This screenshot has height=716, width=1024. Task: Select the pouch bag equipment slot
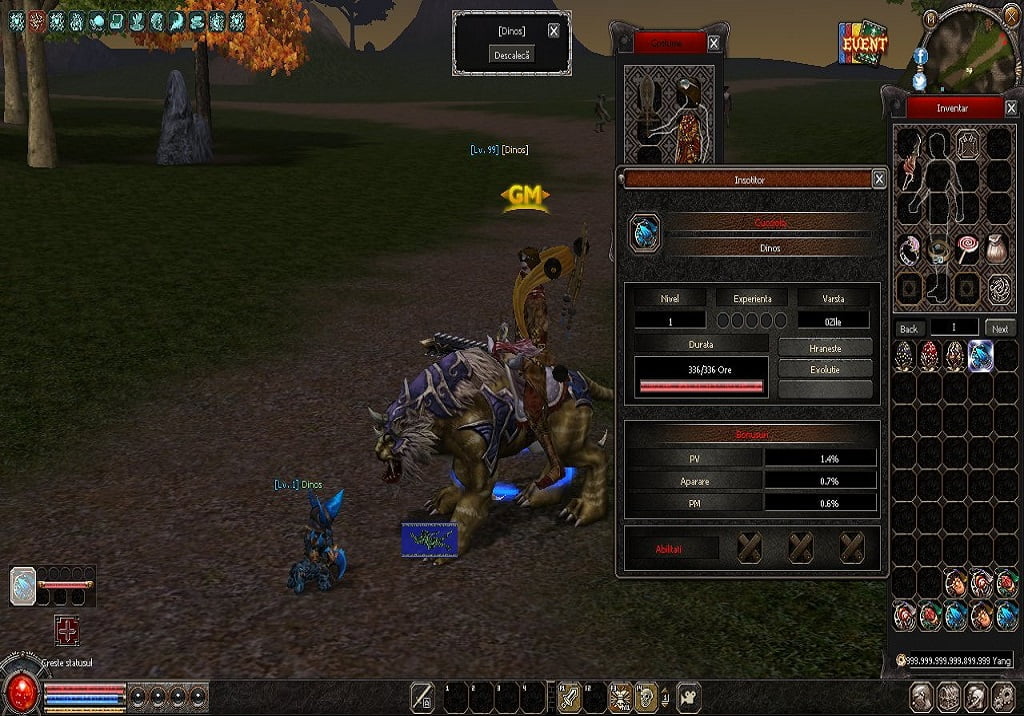pos(997,249)
